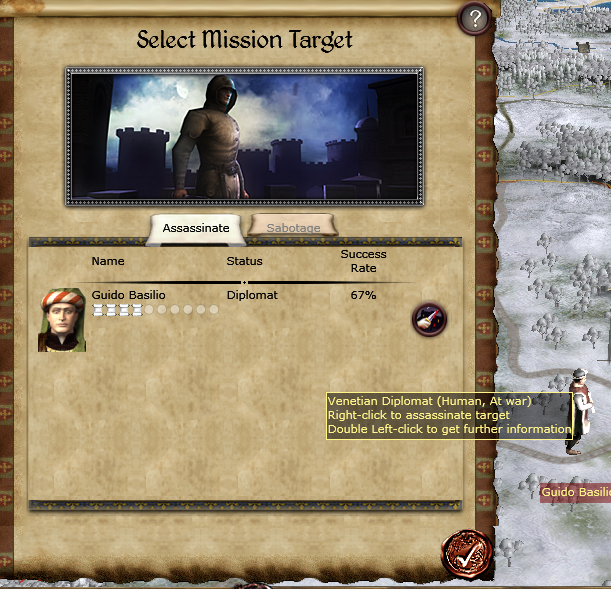Click the dagger assassinate icon
The image size is (611, 589).
tap(429, 320)
